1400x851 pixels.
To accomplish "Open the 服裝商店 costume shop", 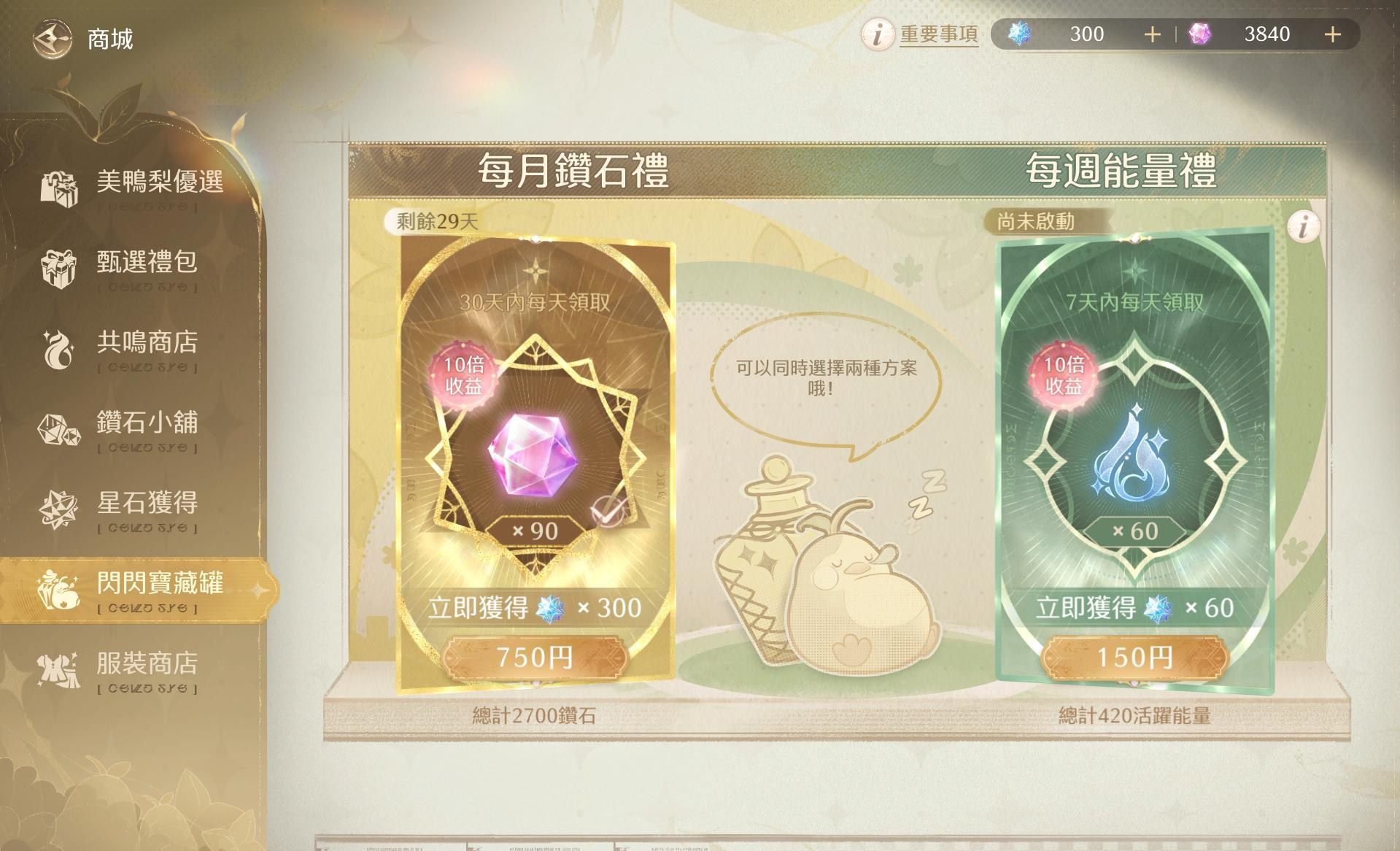I will [x=146, y=664].
